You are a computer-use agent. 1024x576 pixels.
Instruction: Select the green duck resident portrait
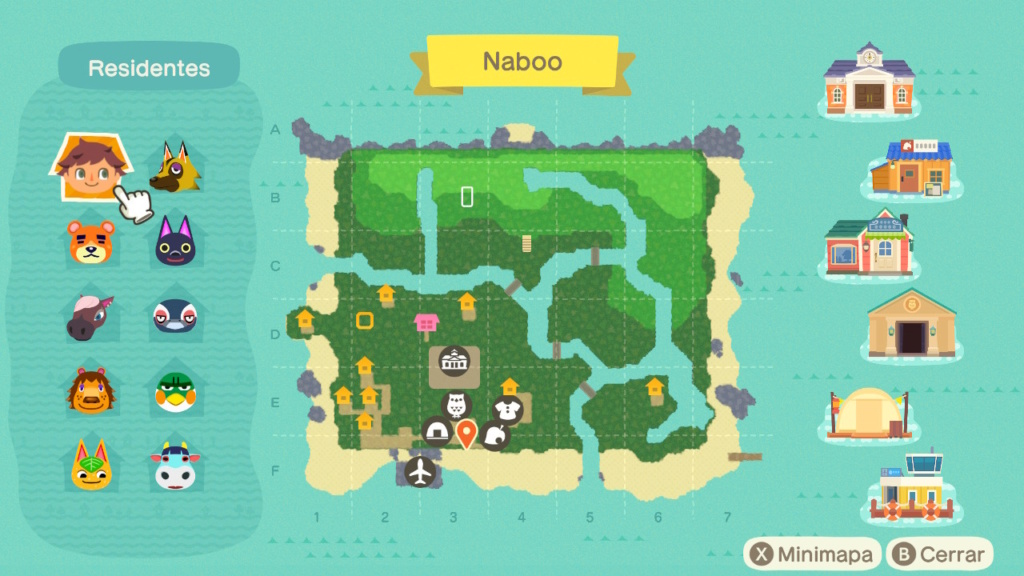pyautogui.click(x=174, y=391)
